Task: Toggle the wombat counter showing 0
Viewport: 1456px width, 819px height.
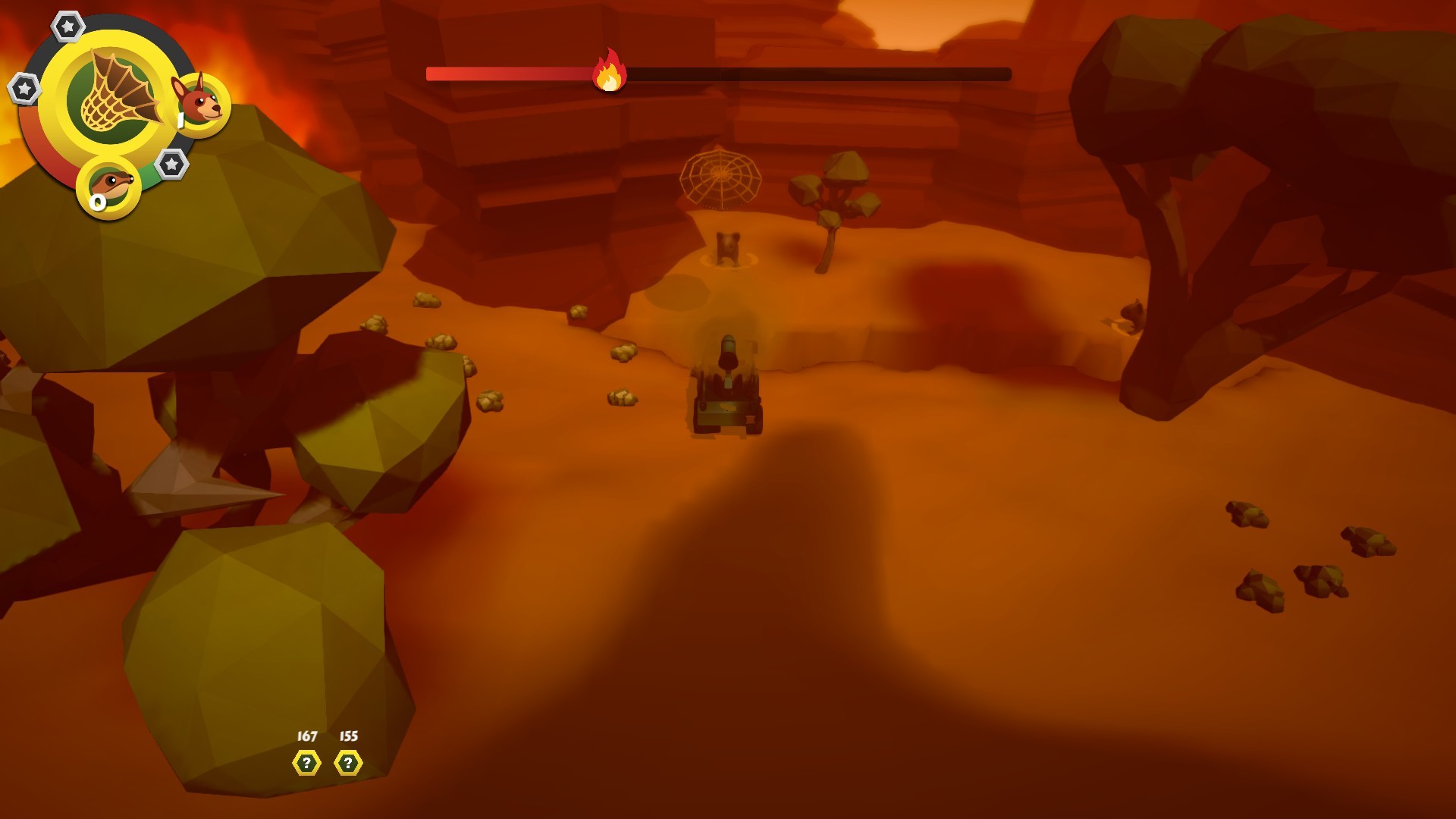Action: click(96, 202)
